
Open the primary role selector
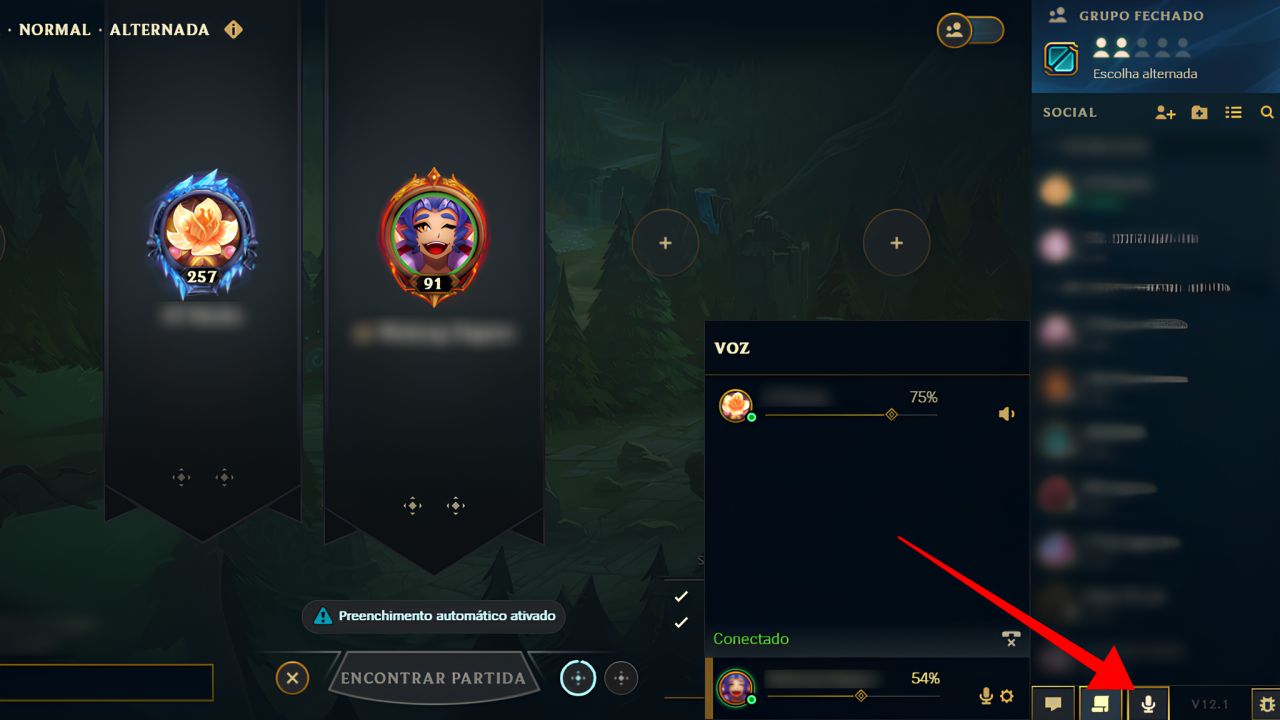[577, 678]
